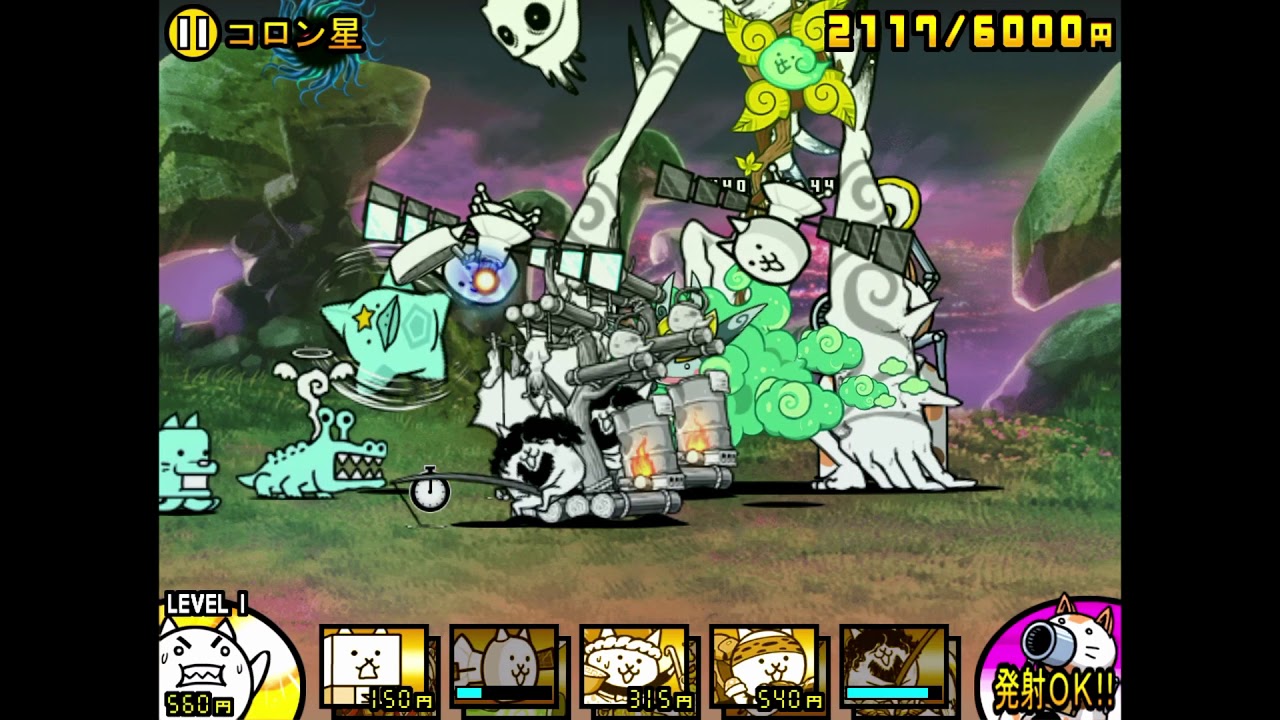Select the satellite cat unit on cooldown
1280x720 pixels.
point(504,666)
